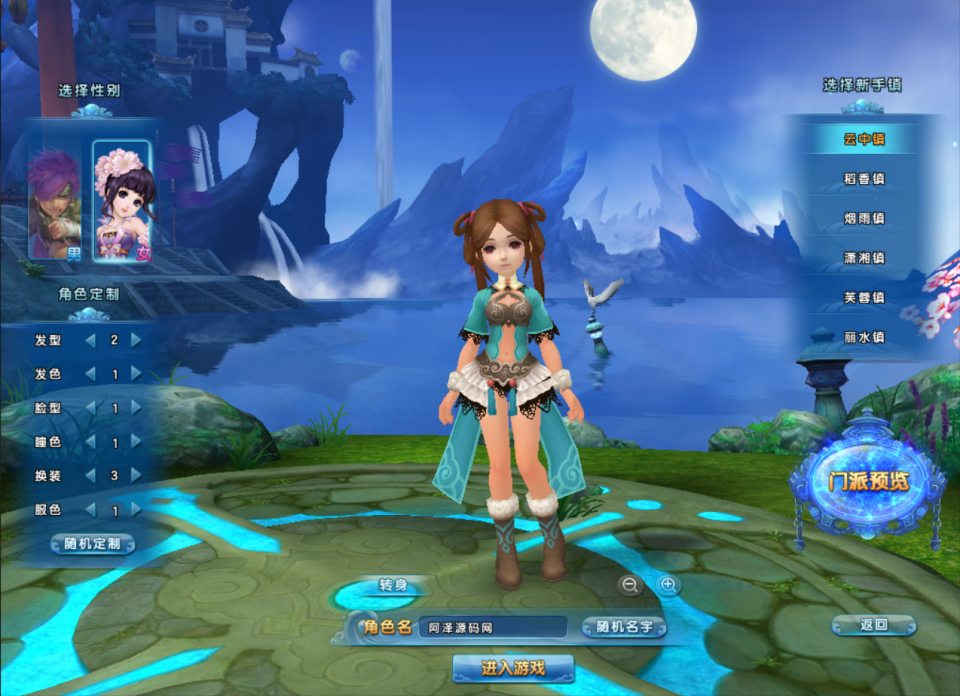Click the 随机定制 randomize button
This screenshot has width=960, height=696.
(x=93, y=544)
